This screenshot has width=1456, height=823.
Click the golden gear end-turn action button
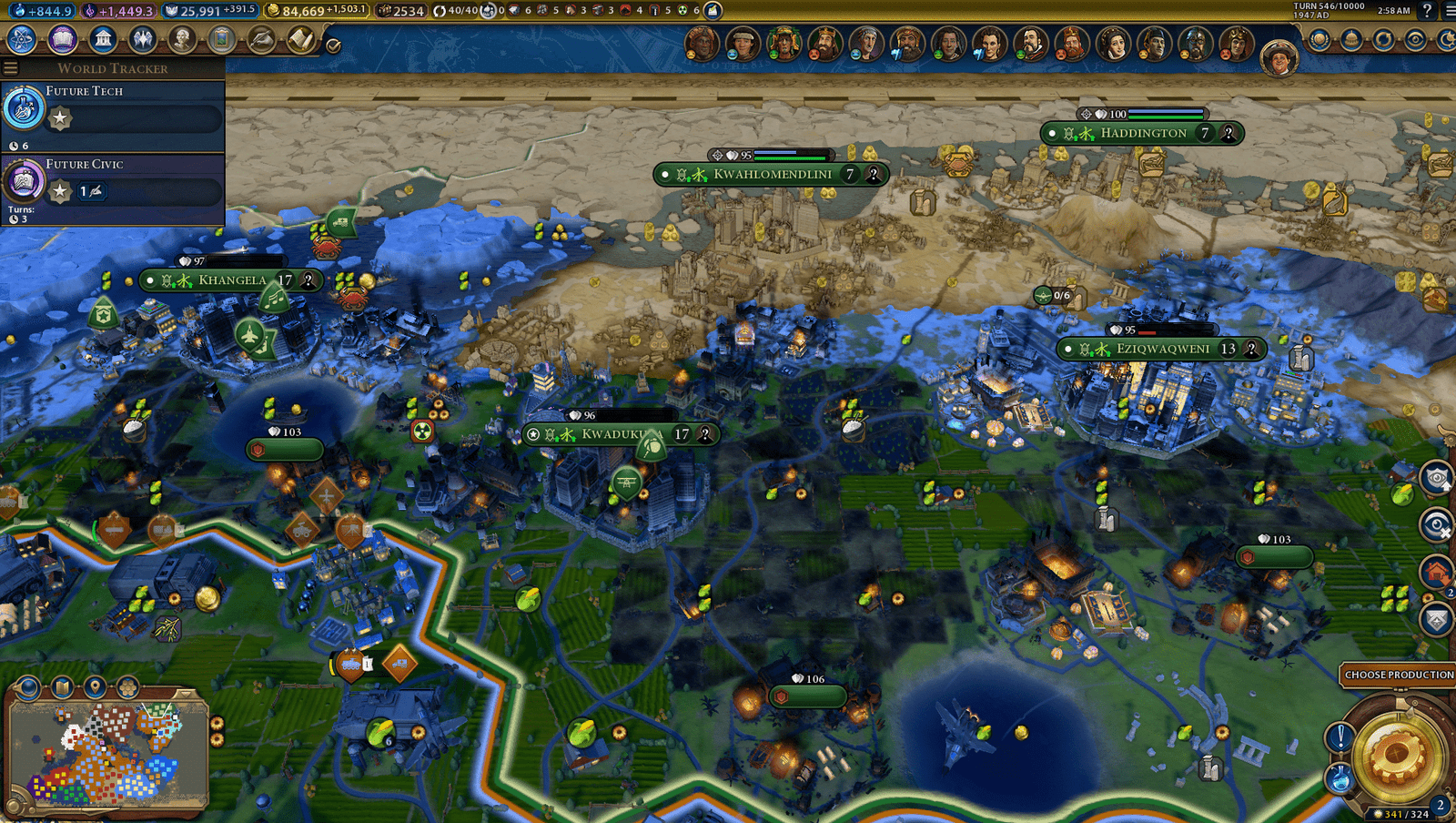[1399, 754]
